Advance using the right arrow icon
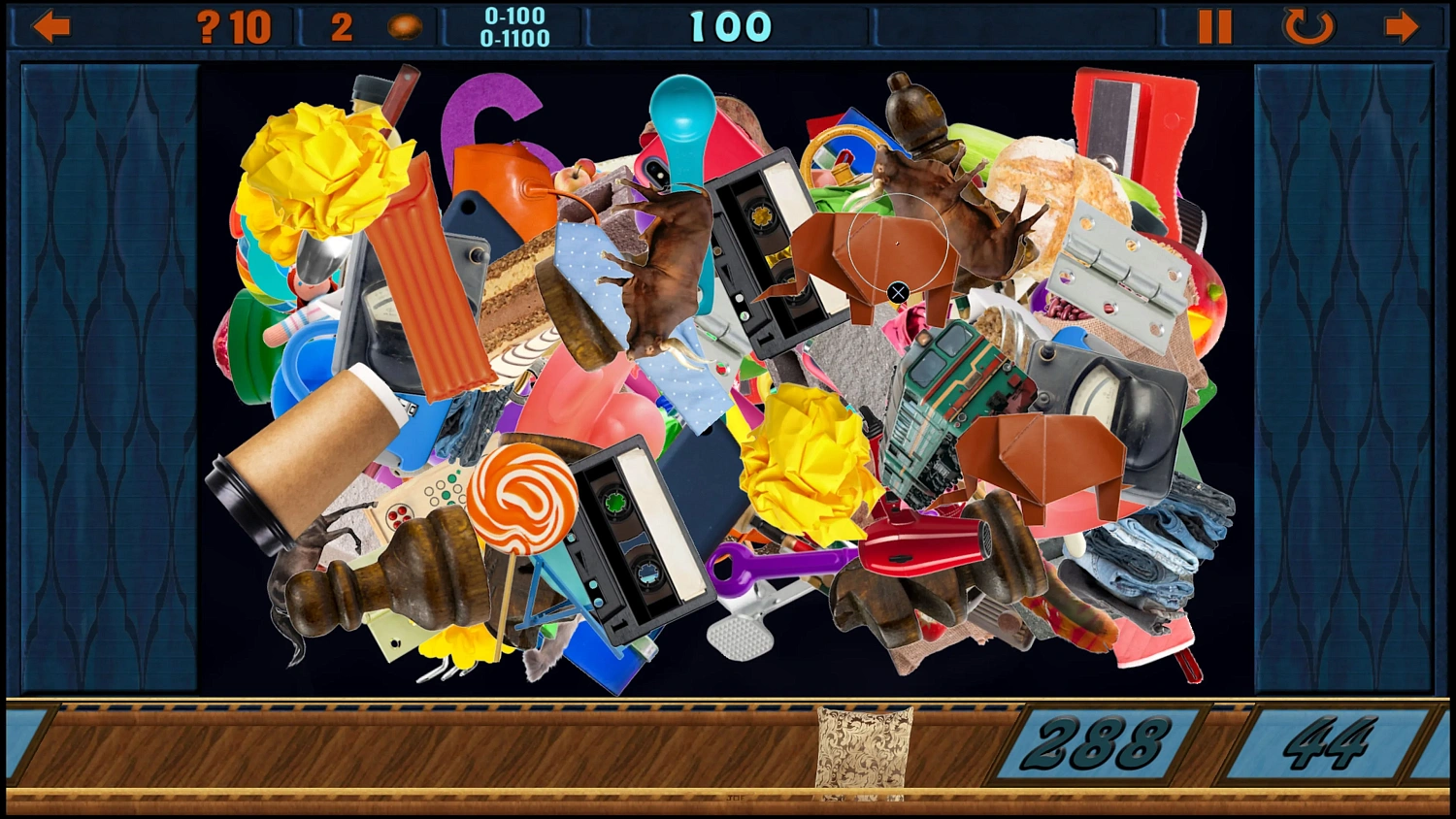Viewport: 1456px width, 819px height. [x=1400, y=26]
